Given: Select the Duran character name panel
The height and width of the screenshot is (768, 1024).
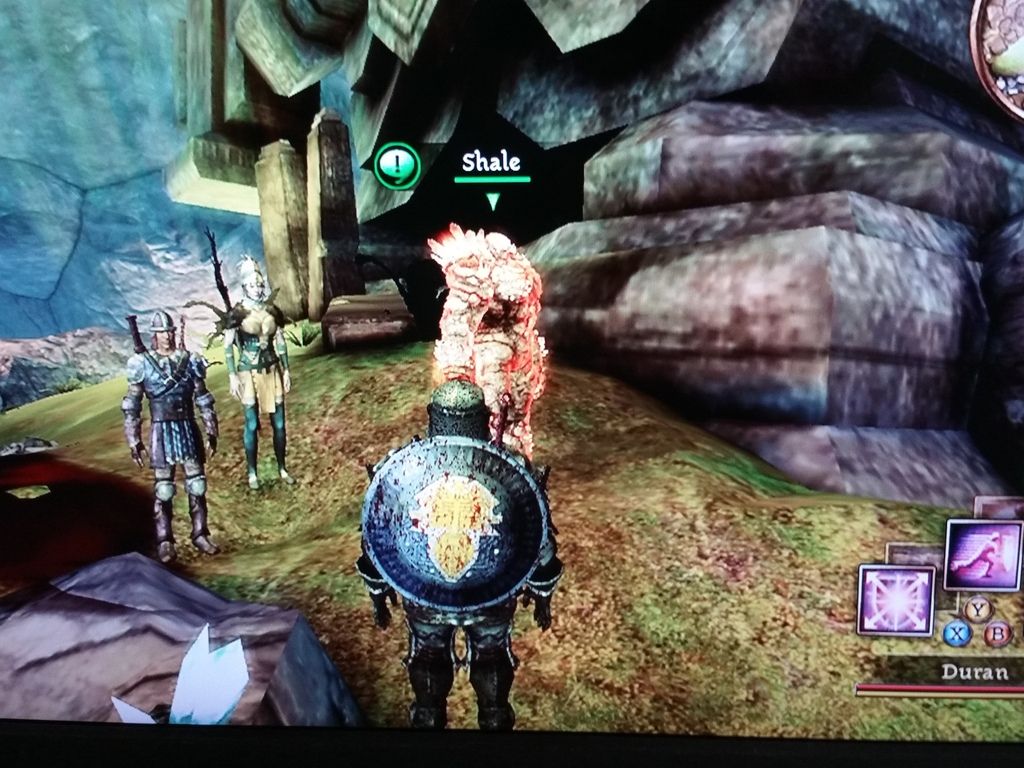Looking at the screenshot, I should [974, 672].
